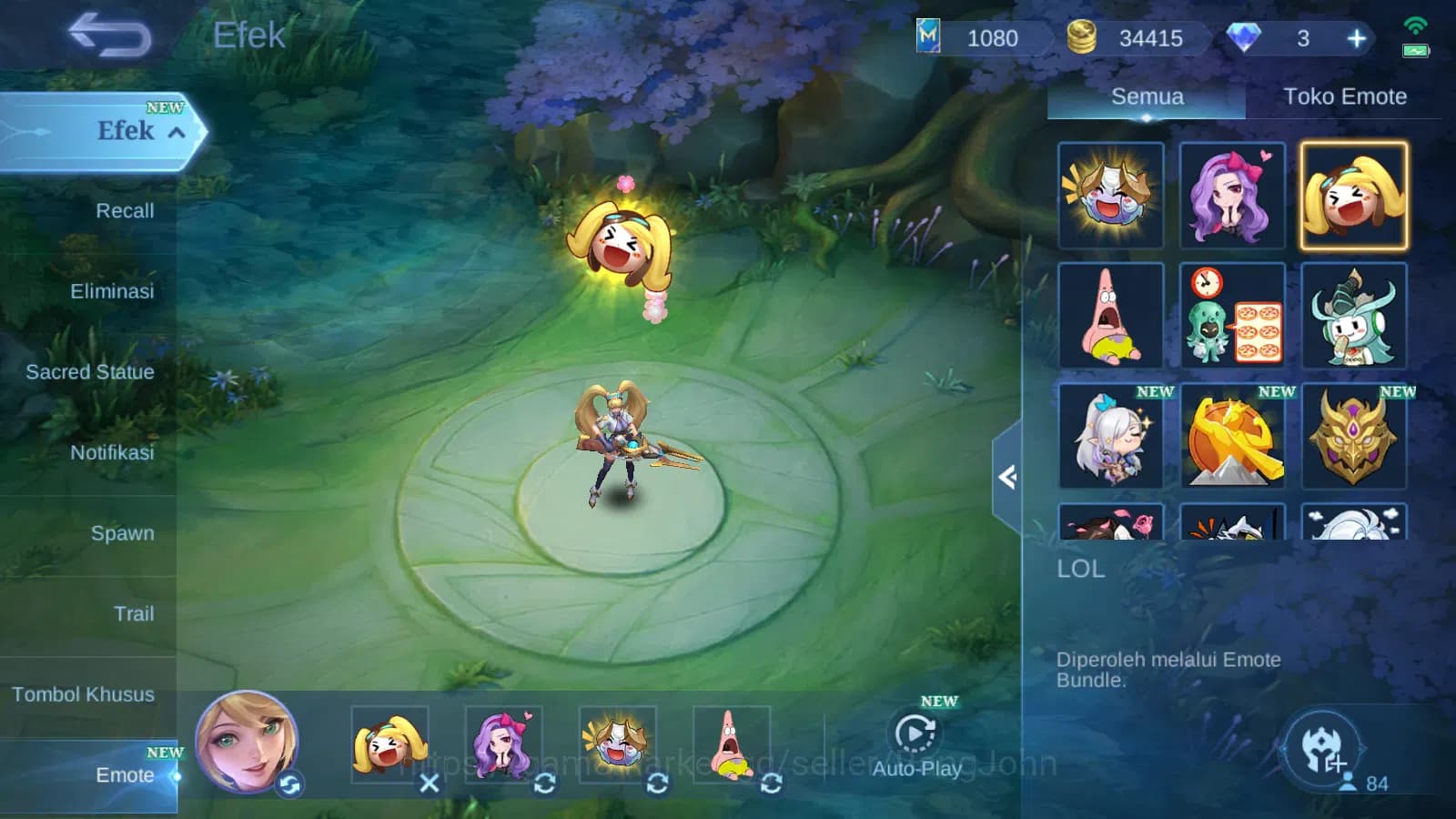The width and height of the screenshot is (1456, 819).
Task: Click the gold coins balance icon
Action: click(x=1083, y=38)
